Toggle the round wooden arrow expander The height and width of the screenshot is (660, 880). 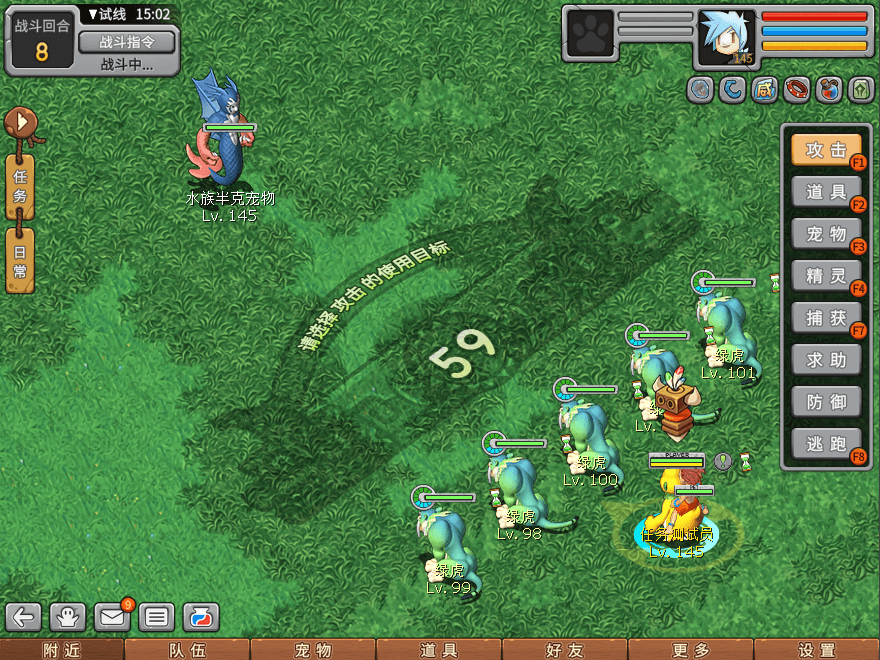pos(22,124)
